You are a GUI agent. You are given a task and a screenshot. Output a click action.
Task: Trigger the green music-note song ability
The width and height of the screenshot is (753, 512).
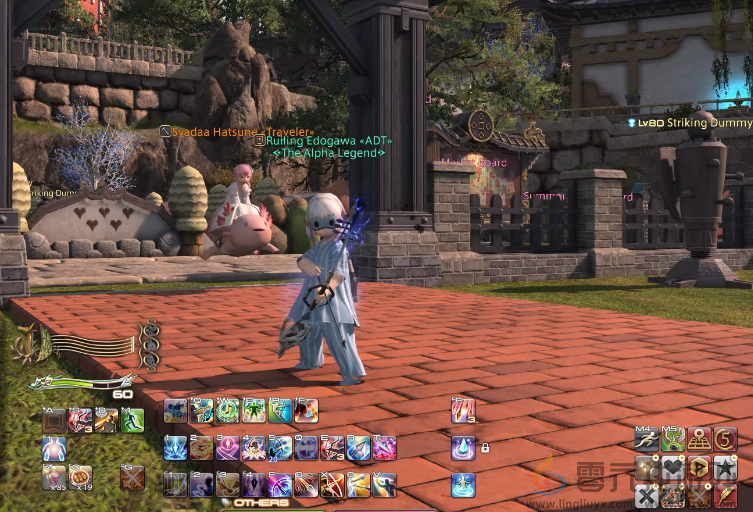pyautogui.click(x=228, y=411)
